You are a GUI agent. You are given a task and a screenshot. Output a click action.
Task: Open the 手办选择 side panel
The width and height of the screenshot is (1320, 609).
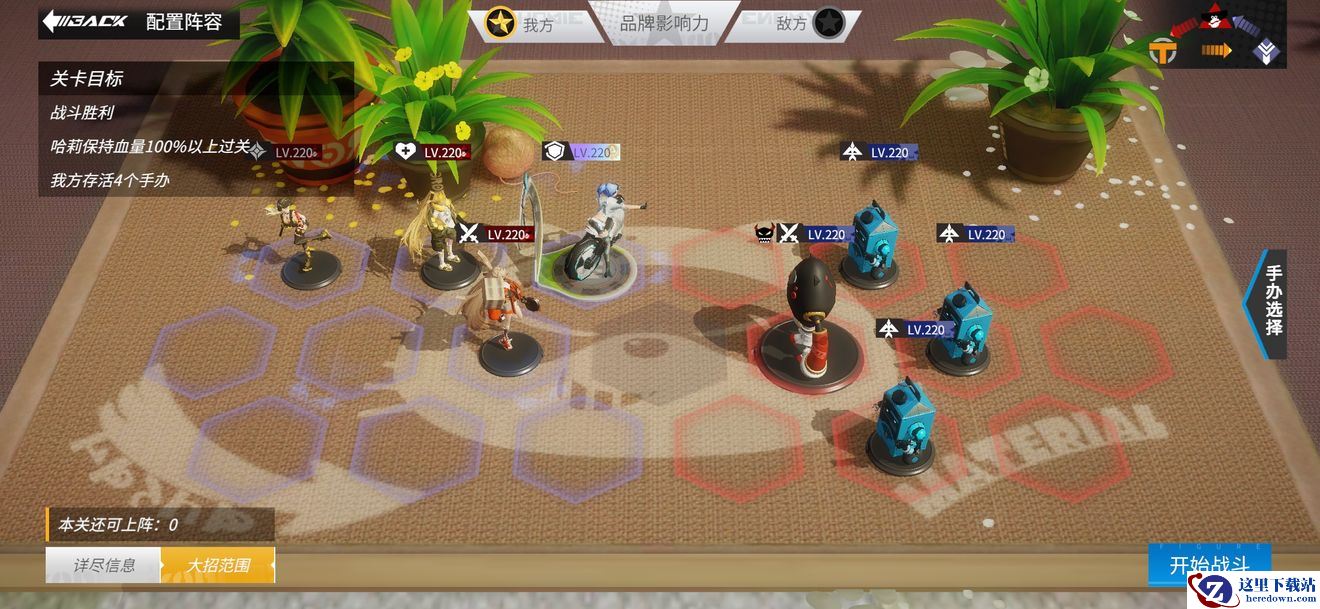coord(1272,300)
